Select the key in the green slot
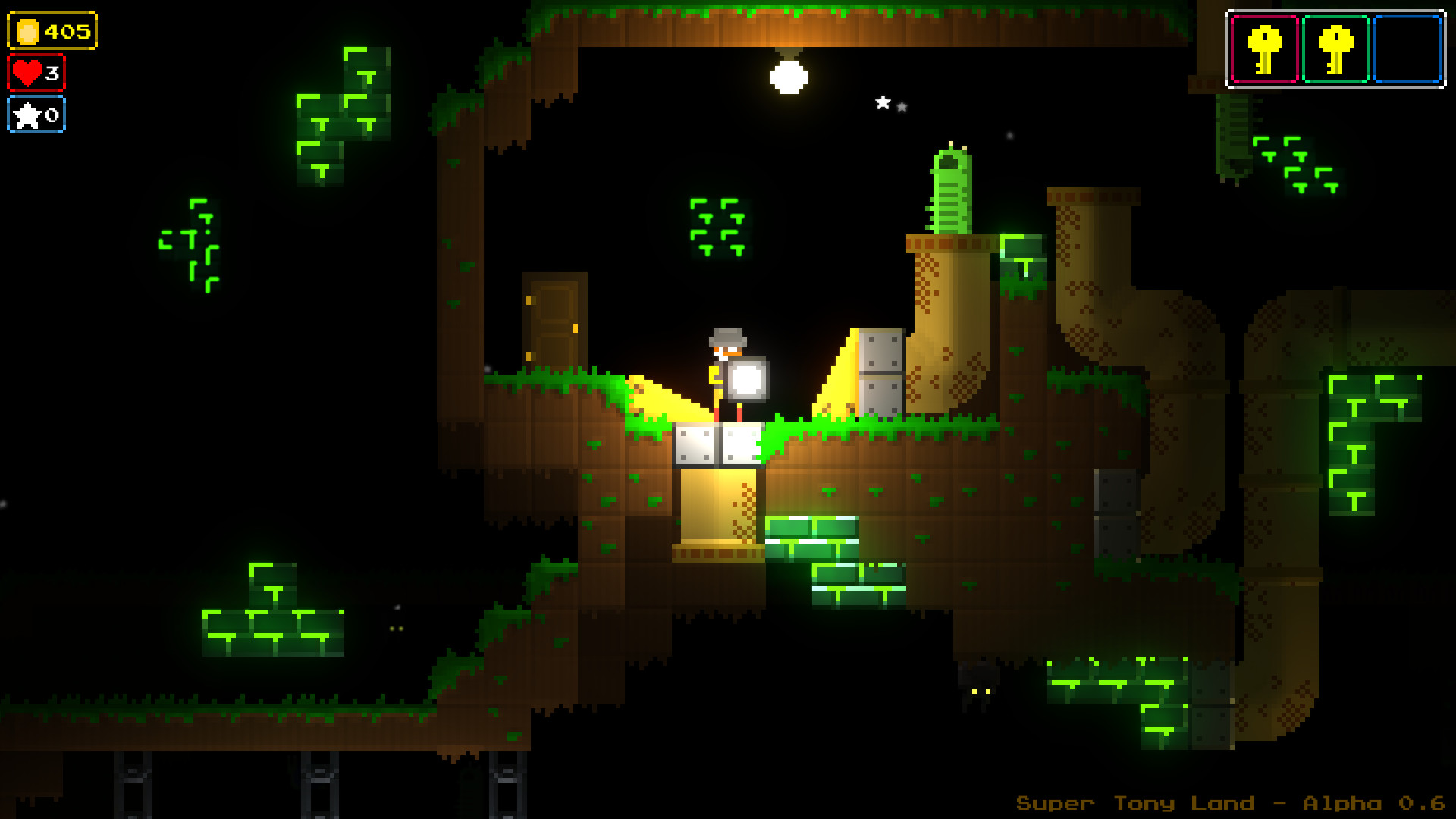 tap(1335, 49)
